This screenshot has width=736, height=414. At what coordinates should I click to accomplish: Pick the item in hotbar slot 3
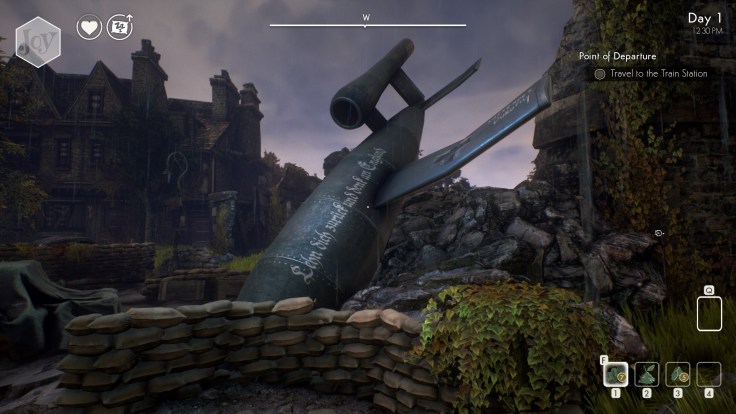pos(677,374)
